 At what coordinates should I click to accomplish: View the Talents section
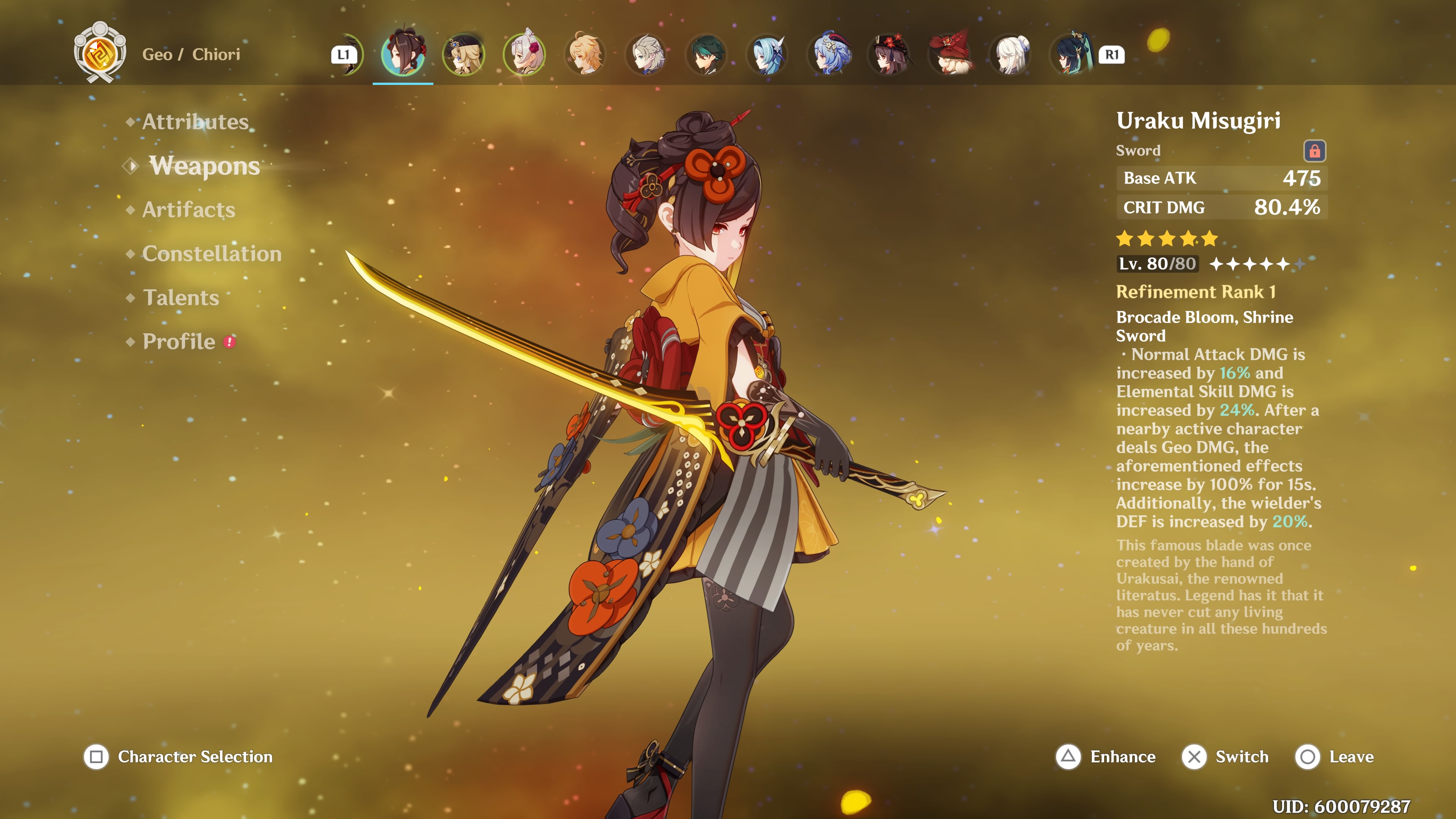[x=181, y=297]
